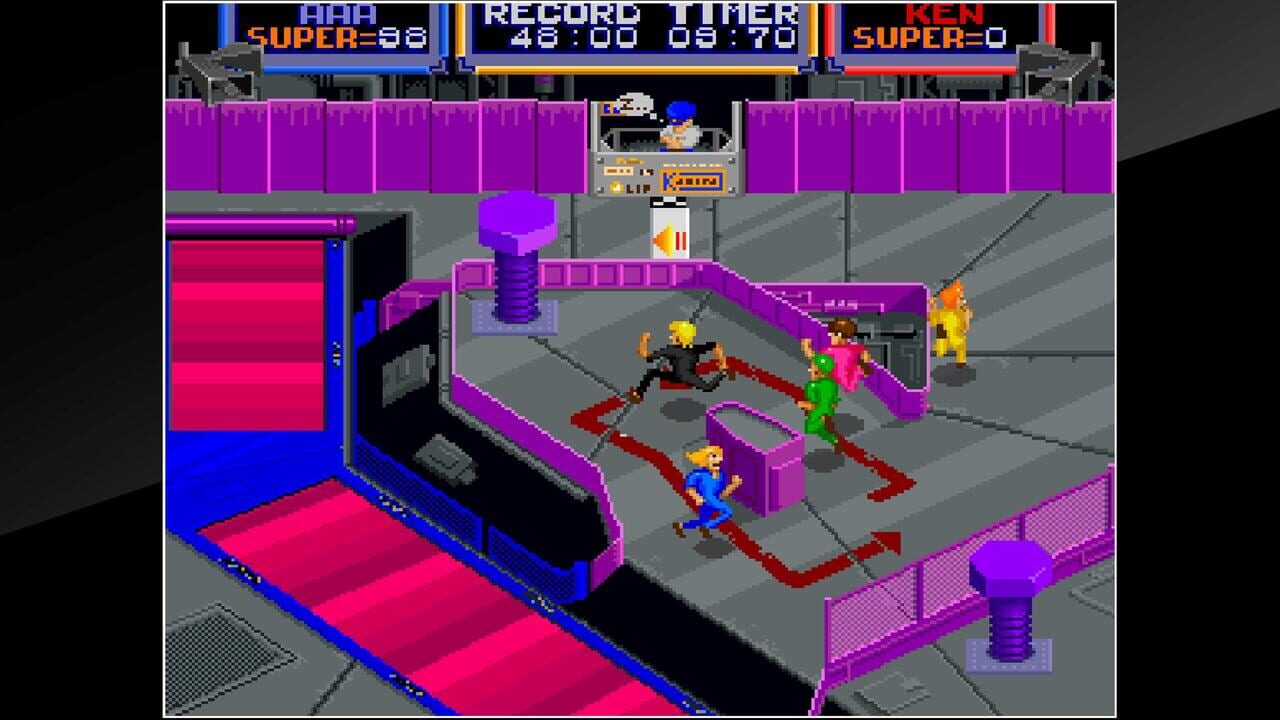Viewport: 1280px width, 720px height.
Task: Click the small lamp next to 'LIF' on the booth
Action: (615, 188)
